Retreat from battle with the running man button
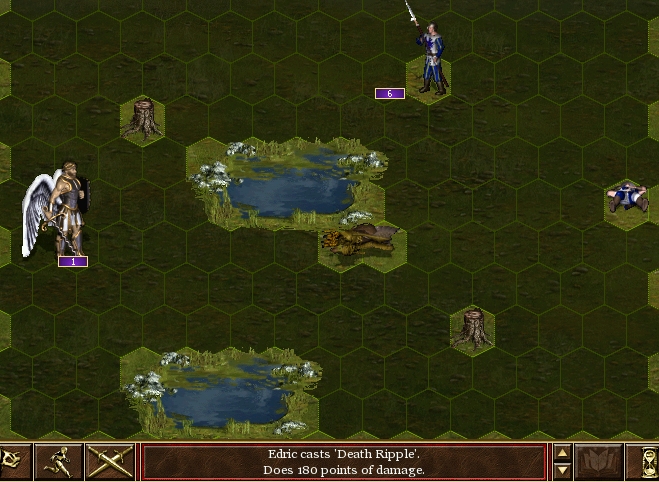Image resolution: width=659 pixels, height=482 pixels. (59, 462)
